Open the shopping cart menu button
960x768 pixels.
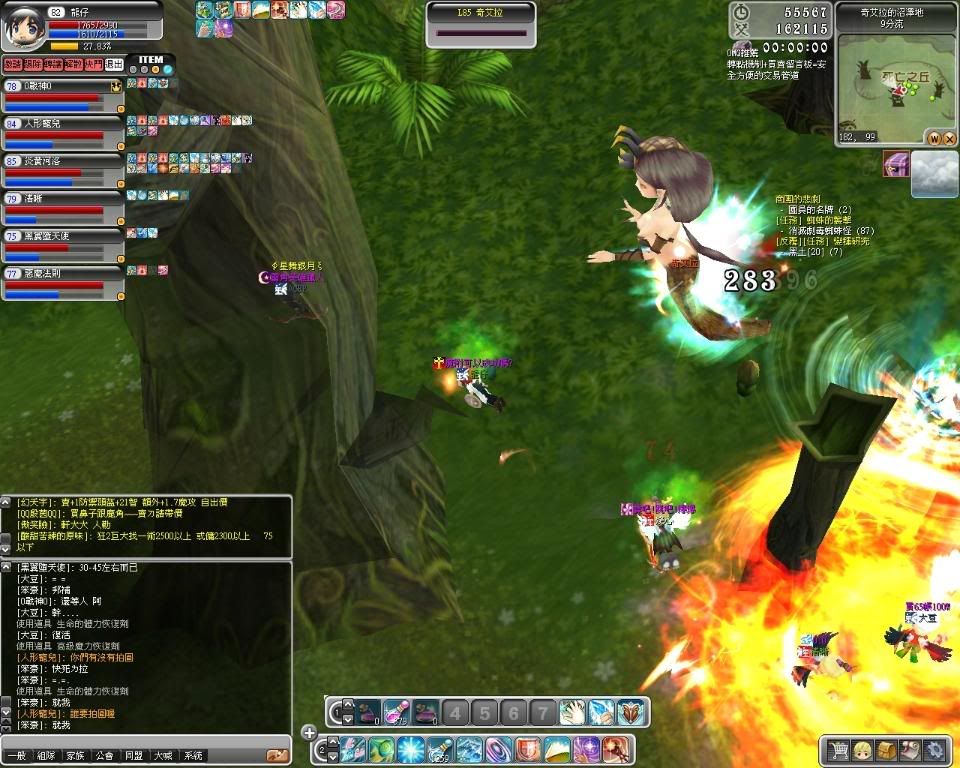[x=836, y=750]
